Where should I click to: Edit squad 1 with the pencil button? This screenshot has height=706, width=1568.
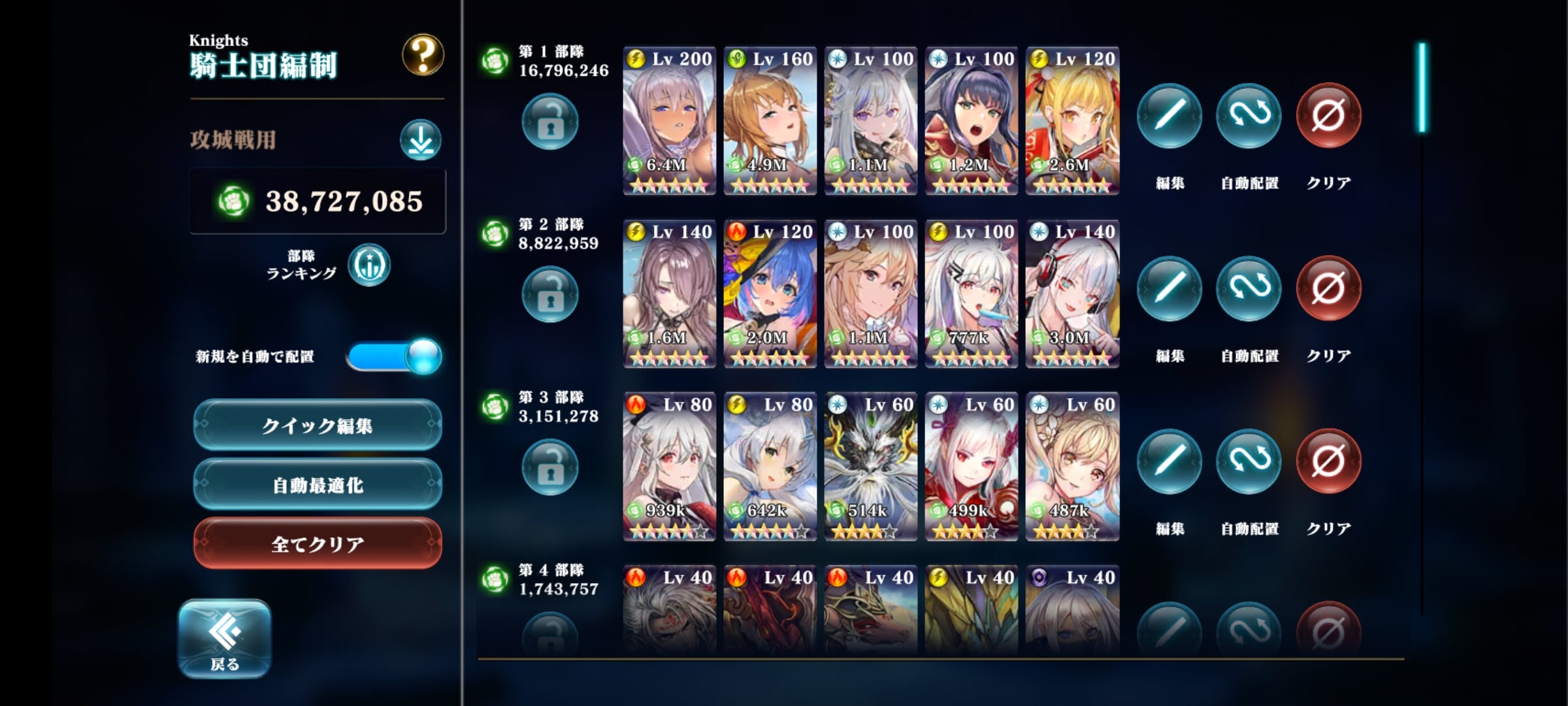coord(1169,116)
